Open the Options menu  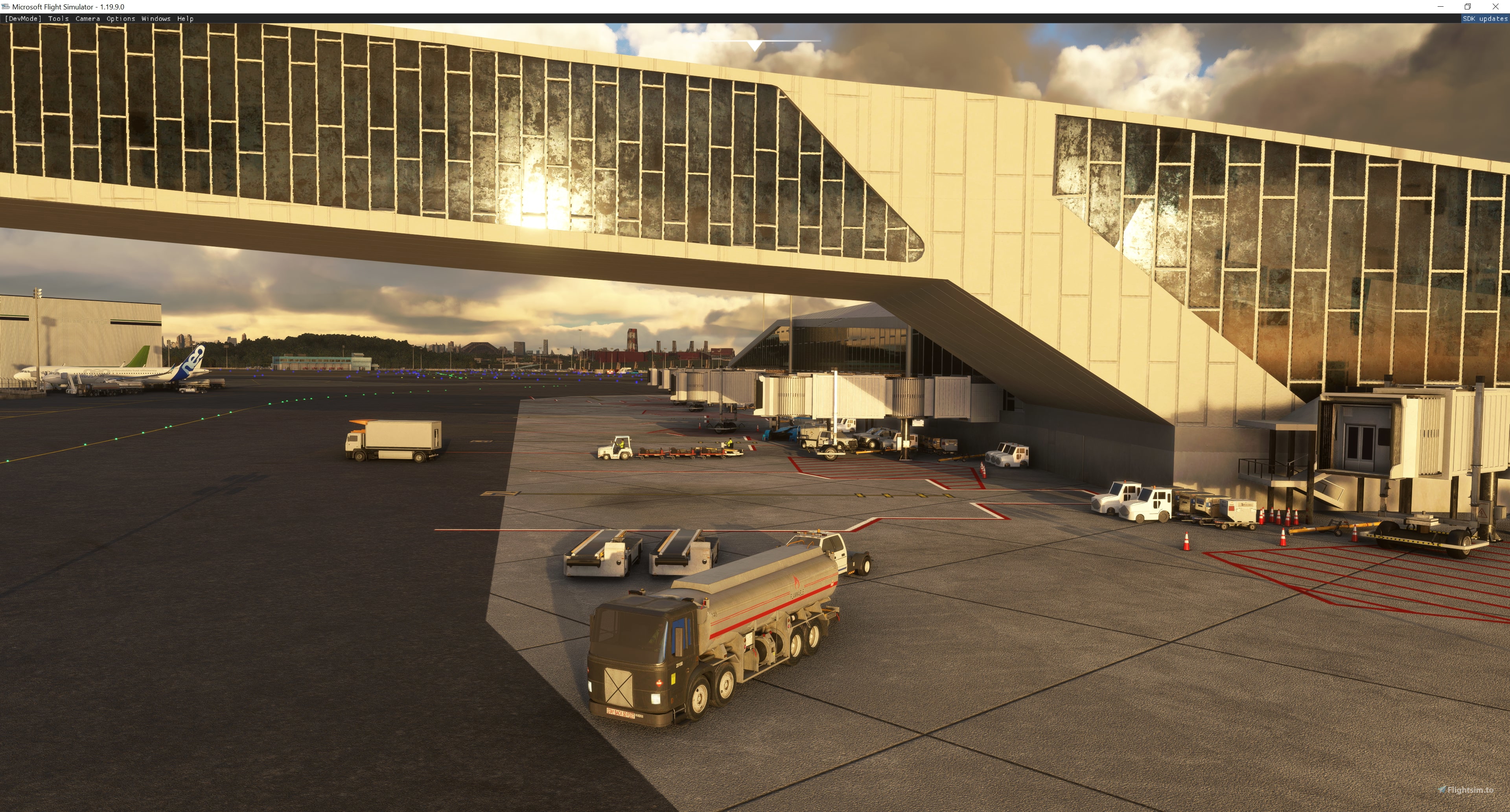121,19
